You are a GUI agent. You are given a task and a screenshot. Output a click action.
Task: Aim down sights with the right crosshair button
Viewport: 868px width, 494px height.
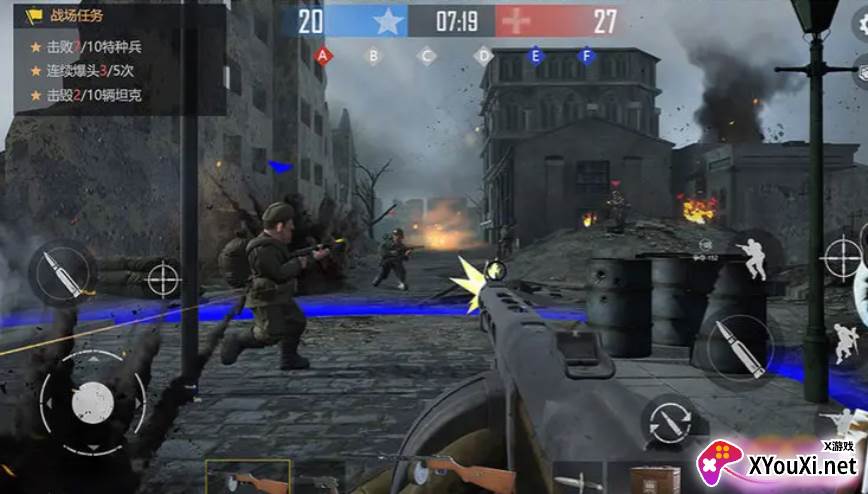[x=841, y=258]
